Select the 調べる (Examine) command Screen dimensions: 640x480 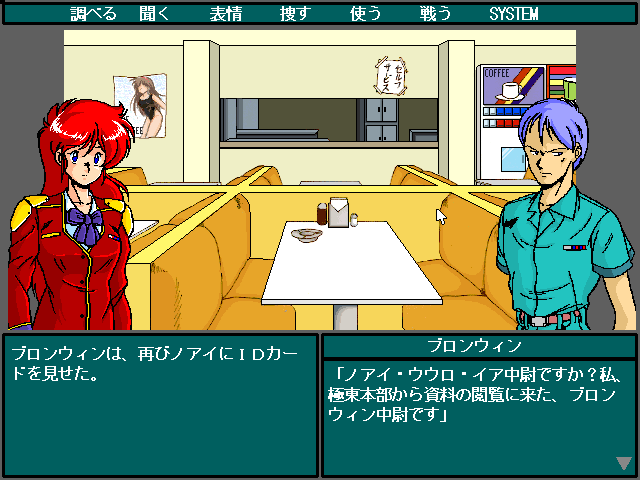pyautogui.click(x=94, y=14)
